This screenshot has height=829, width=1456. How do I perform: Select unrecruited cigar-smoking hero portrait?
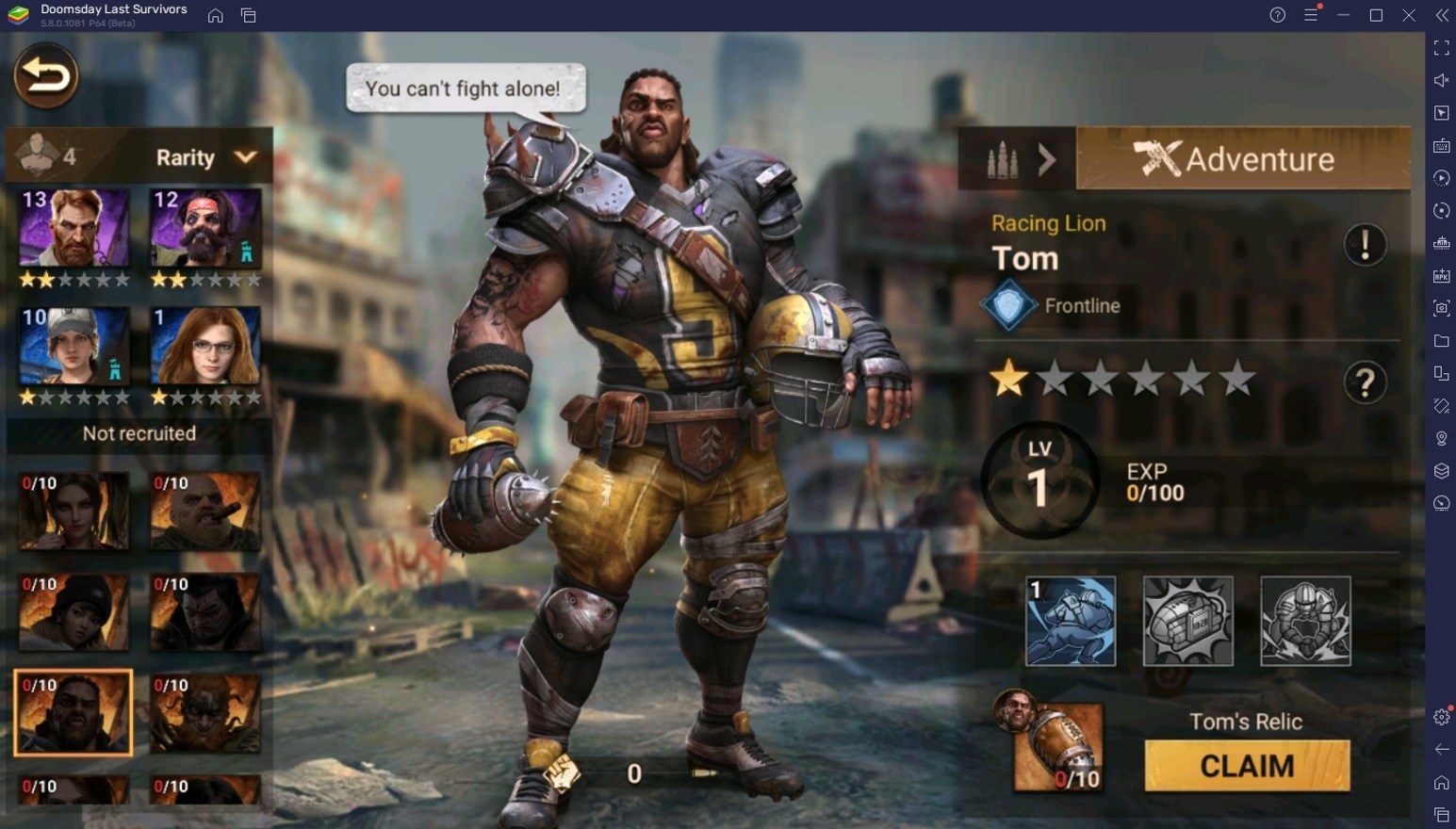(205, 512)
